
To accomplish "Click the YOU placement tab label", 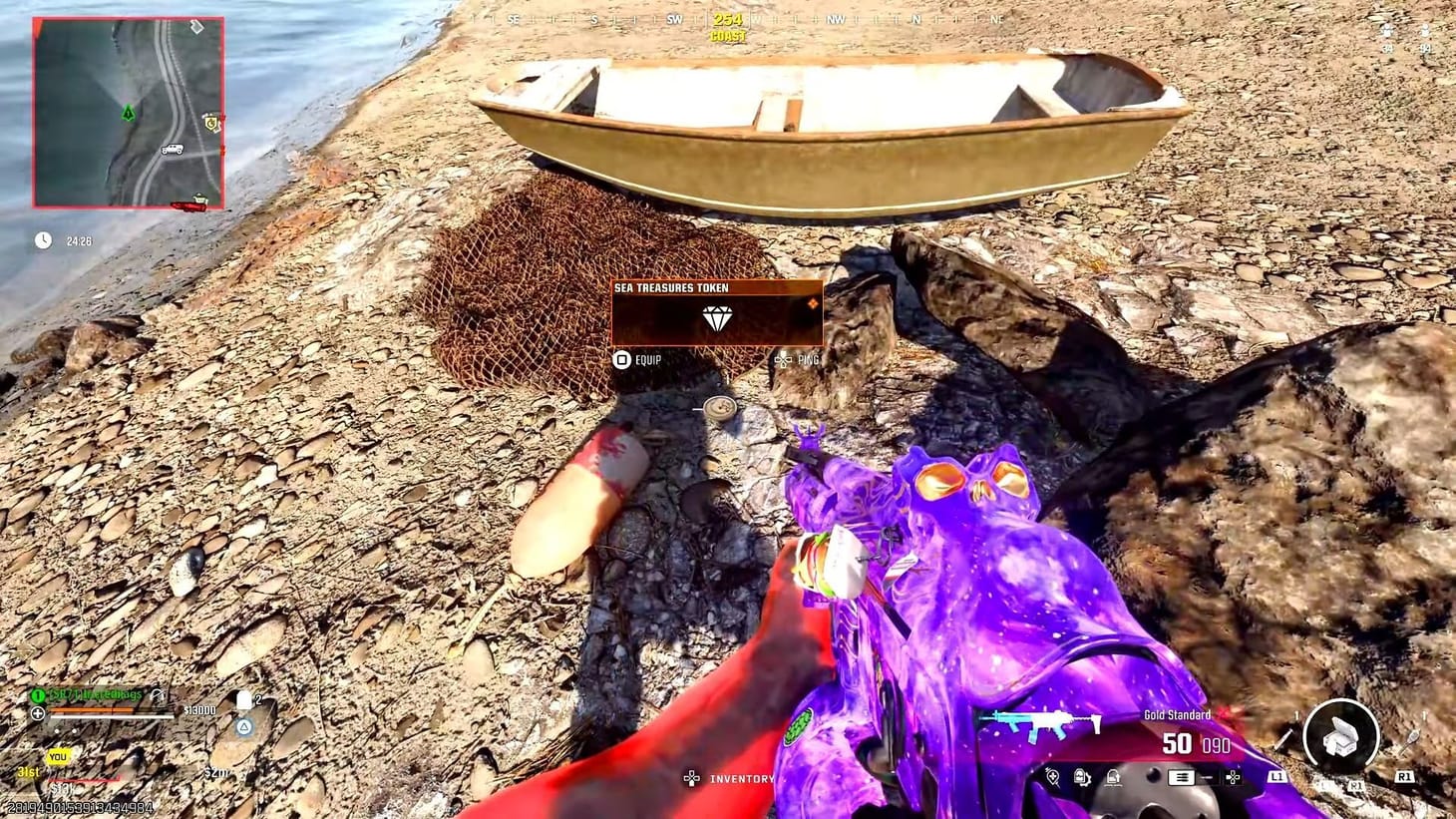I will point(58,756).
